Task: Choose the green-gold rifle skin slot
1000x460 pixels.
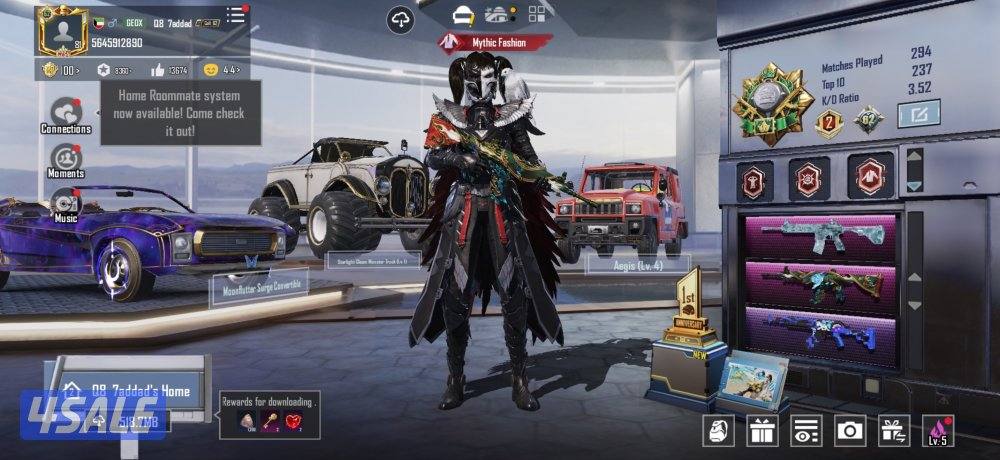Action: (x=819, y=284)
